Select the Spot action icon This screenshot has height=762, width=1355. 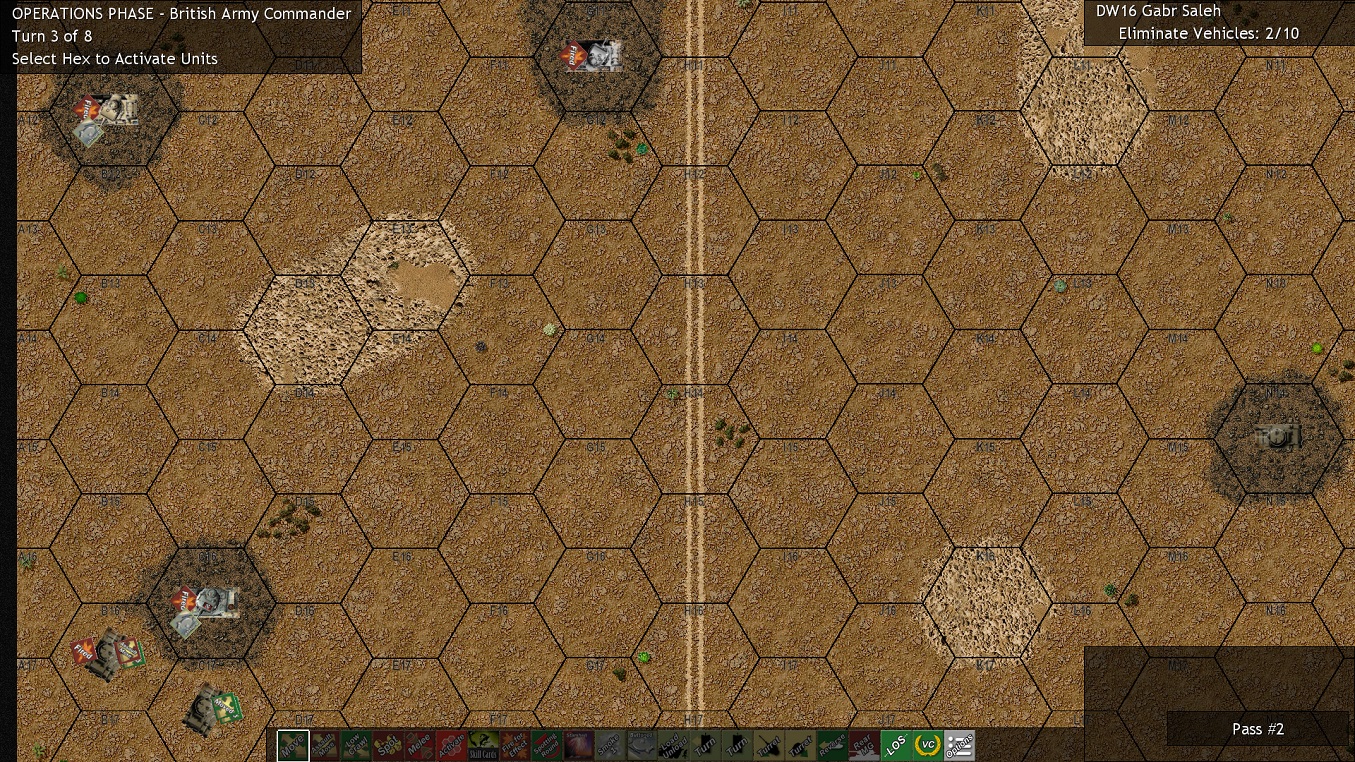tap(388, 745)
